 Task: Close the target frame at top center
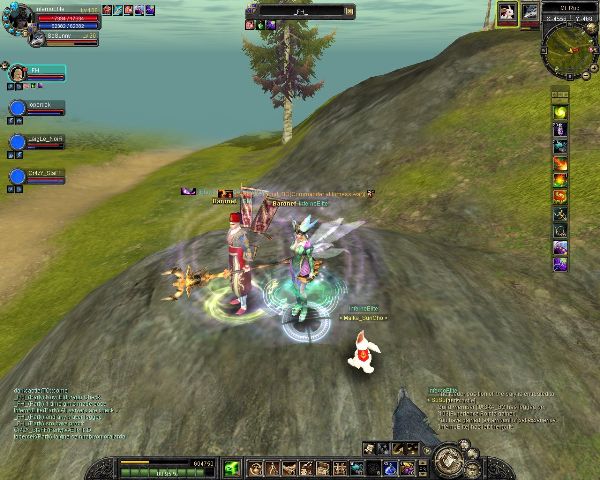[348, 13]
